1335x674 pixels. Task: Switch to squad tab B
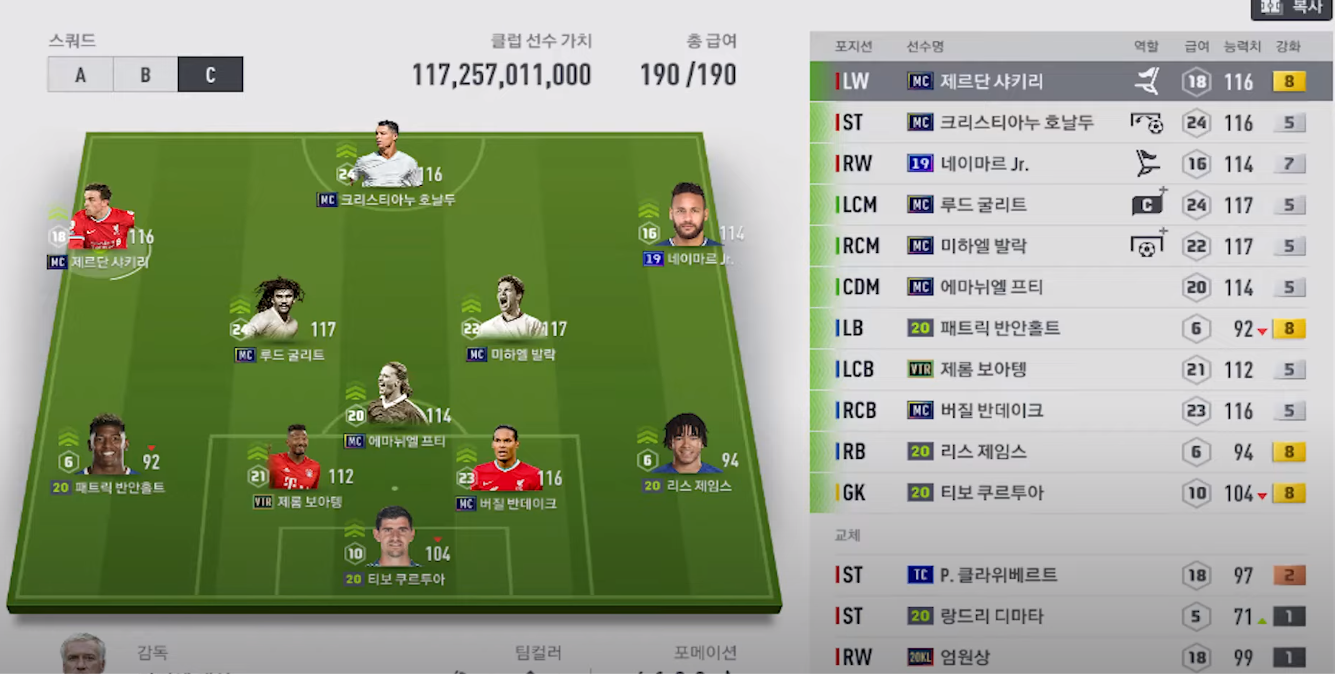(145, 75)
